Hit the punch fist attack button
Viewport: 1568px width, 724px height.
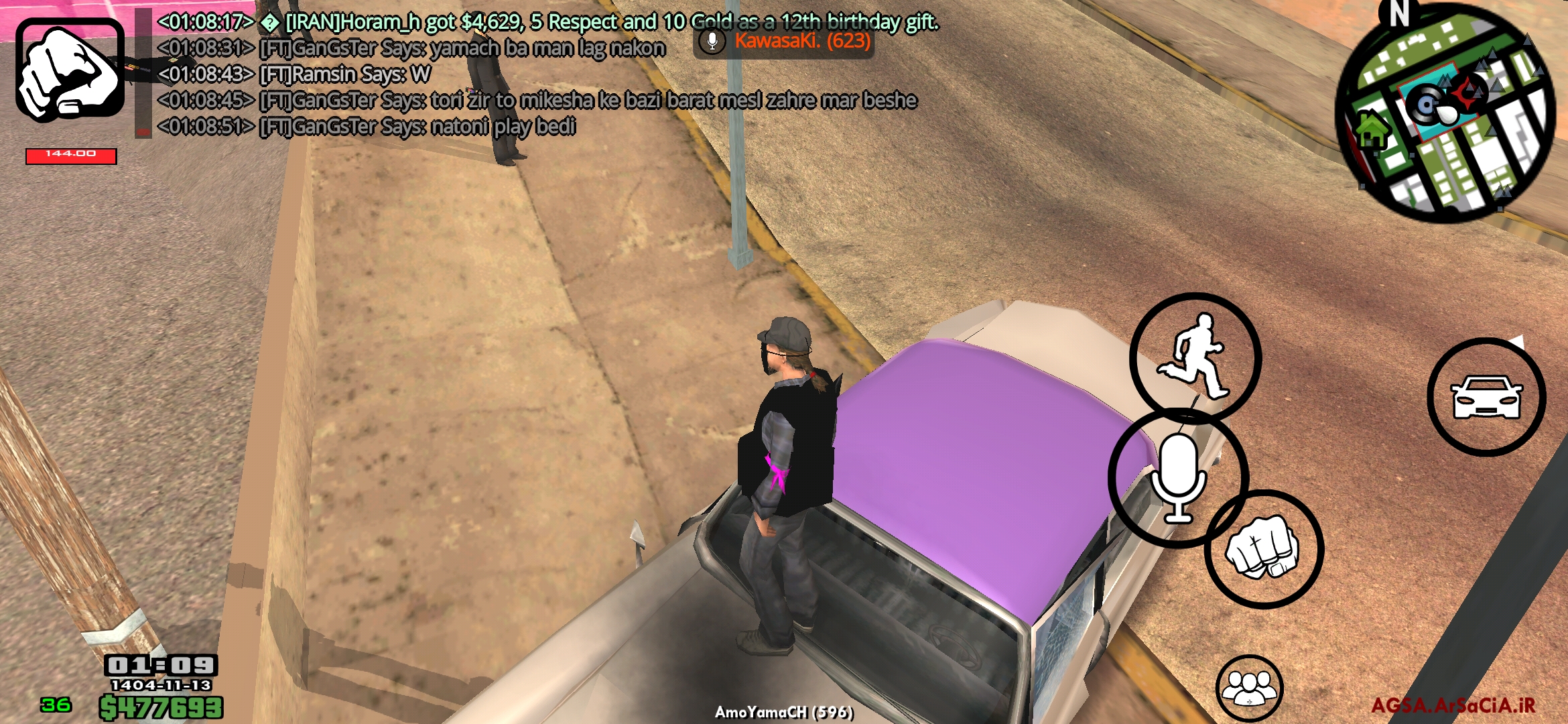pyautogui.click(x=1263, y=550)
